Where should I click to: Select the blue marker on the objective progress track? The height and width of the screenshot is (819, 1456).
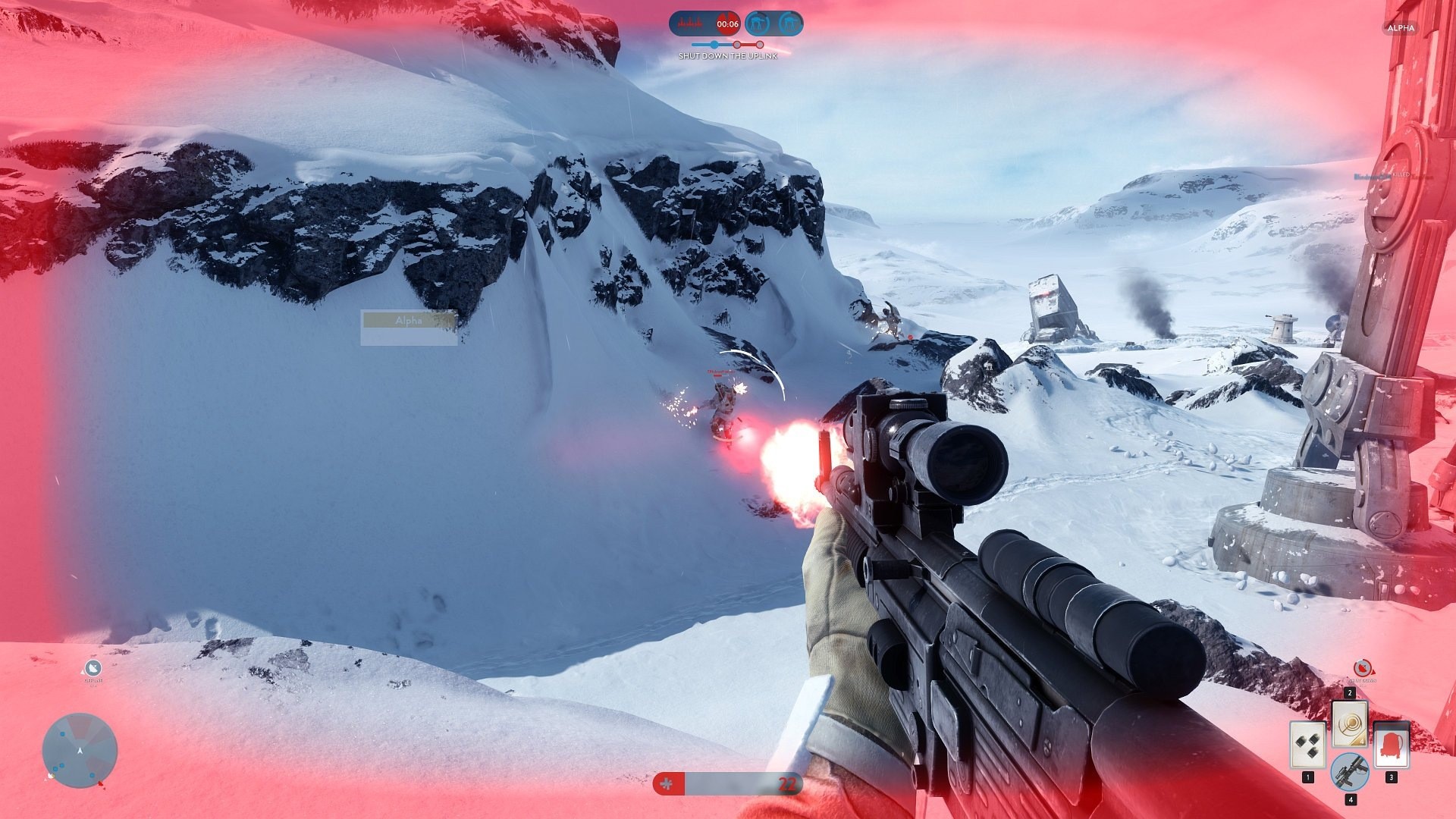[714, 44]
